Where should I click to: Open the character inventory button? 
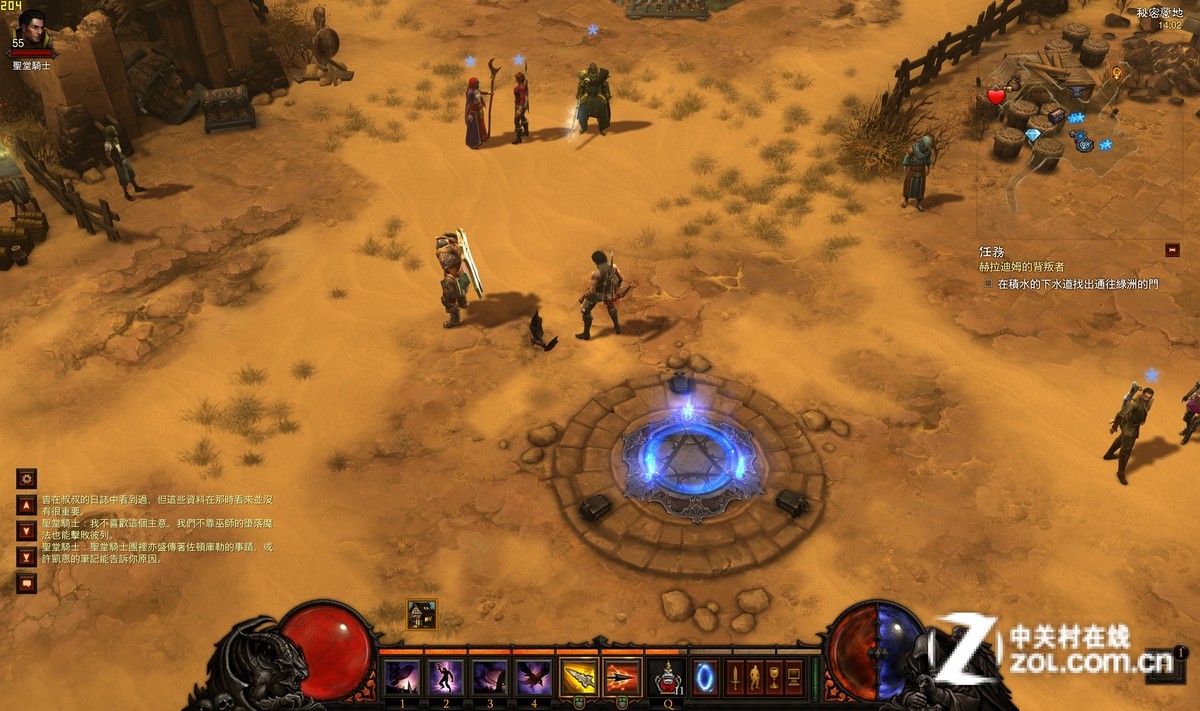(755, 677)
